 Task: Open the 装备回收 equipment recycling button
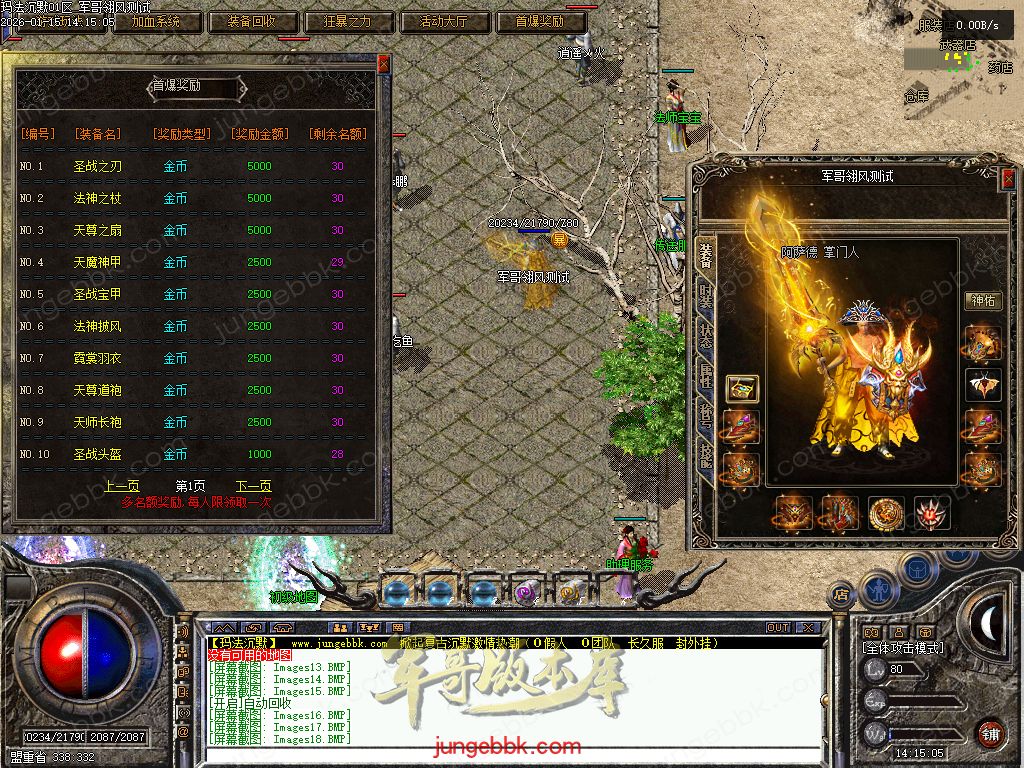click(x=246, y=21)
